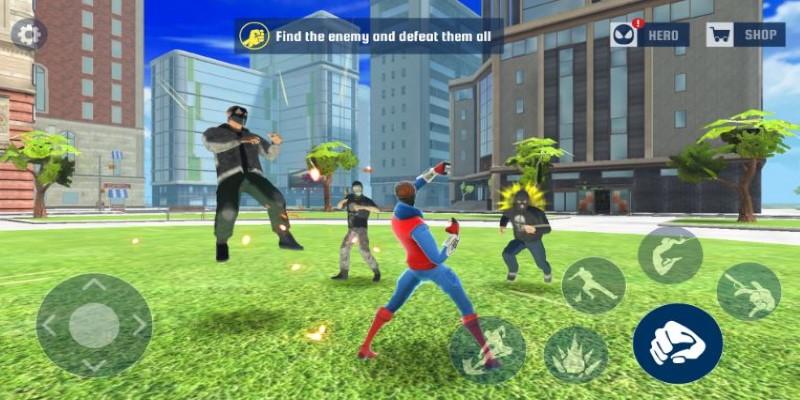This screenshot has height=400, width=800.
Task: Open the Hero menu
Action: coord(651,35)
